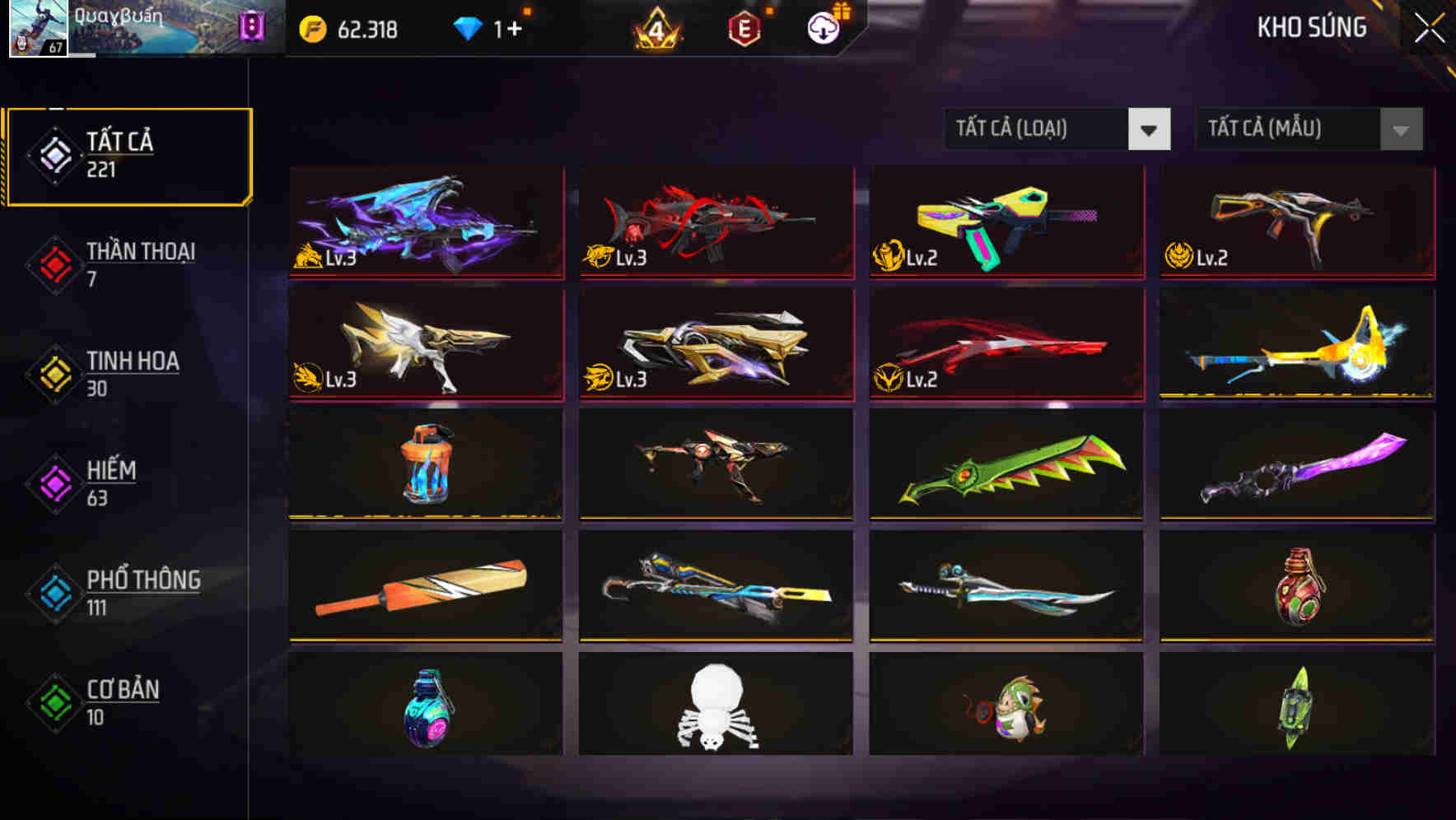The image size is (1456, 820).
Task: Open the TẤT CẢ (LOẠI) filter dropdown
Action: point(1057,129)
